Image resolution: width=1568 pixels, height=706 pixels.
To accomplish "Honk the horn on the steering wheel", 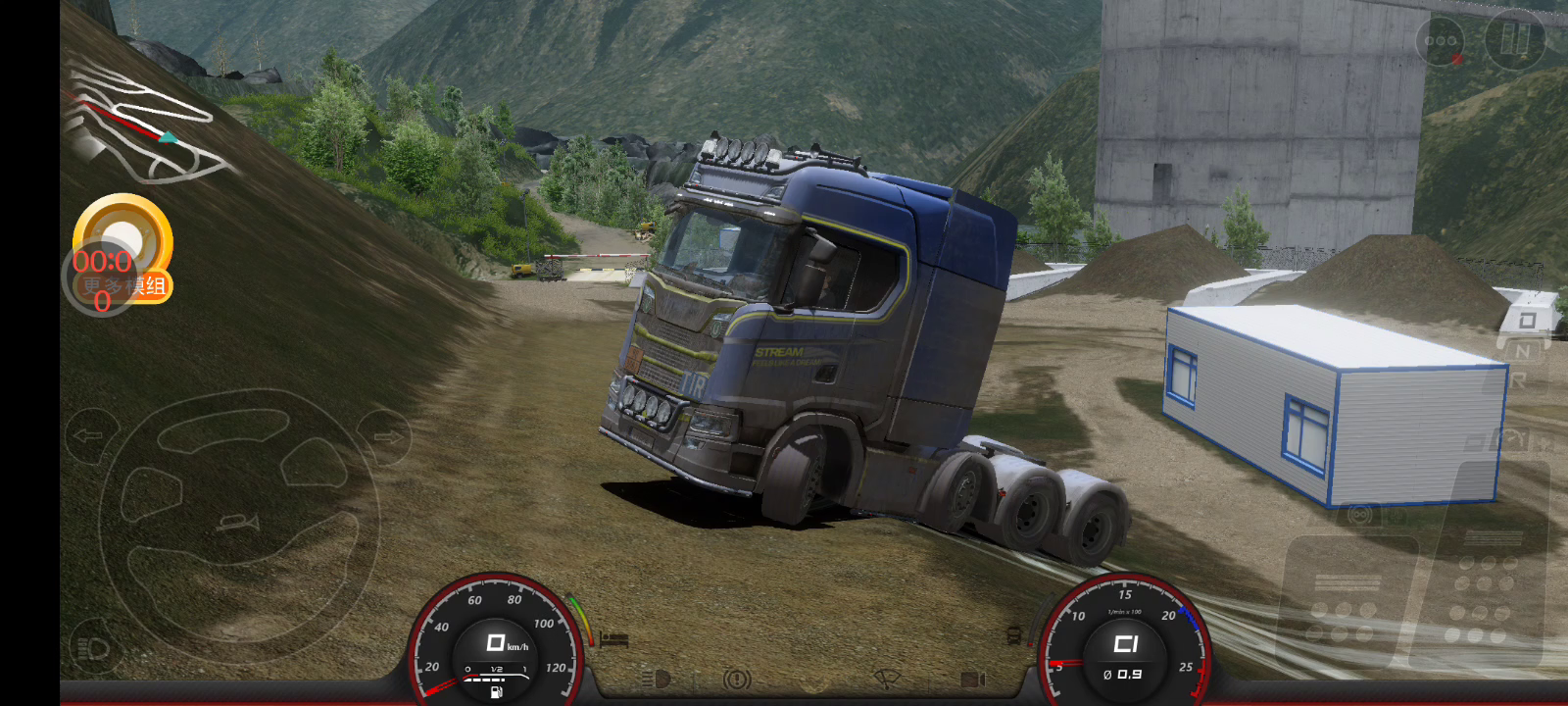I will [238, 523].
